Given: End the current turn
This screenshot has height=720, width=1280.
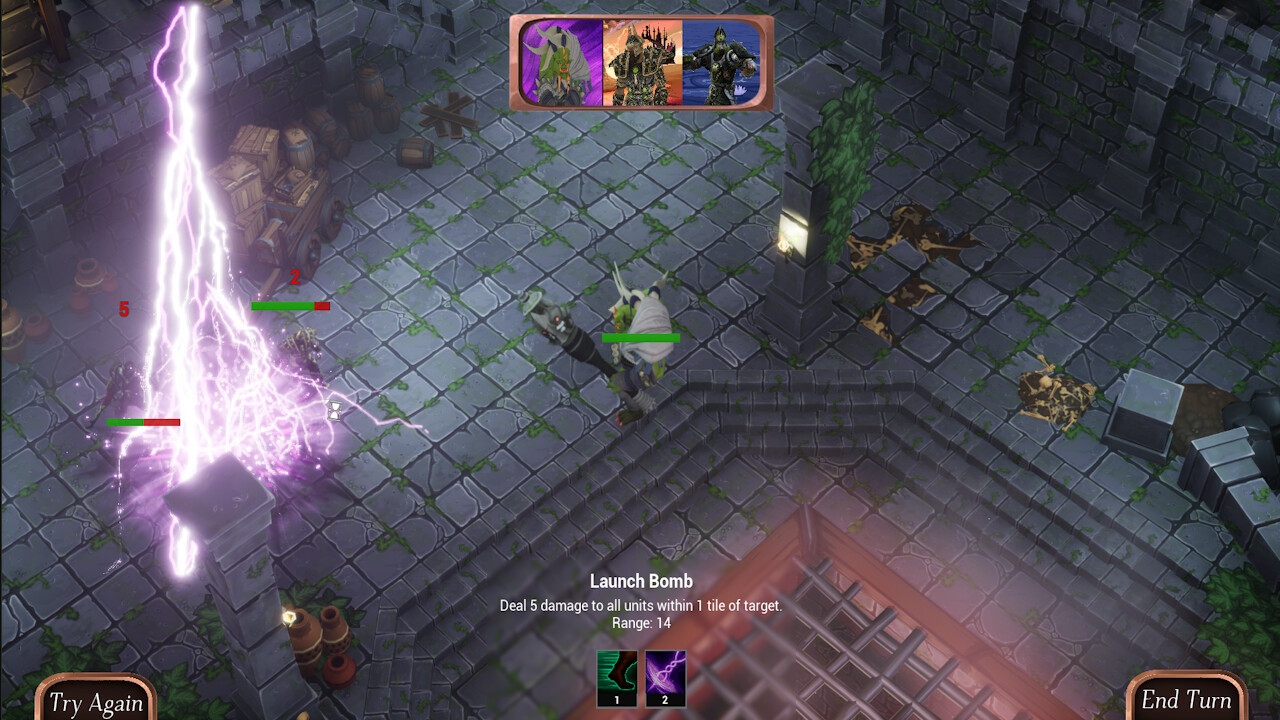Looking at the screenshot, I should 1186,700.
